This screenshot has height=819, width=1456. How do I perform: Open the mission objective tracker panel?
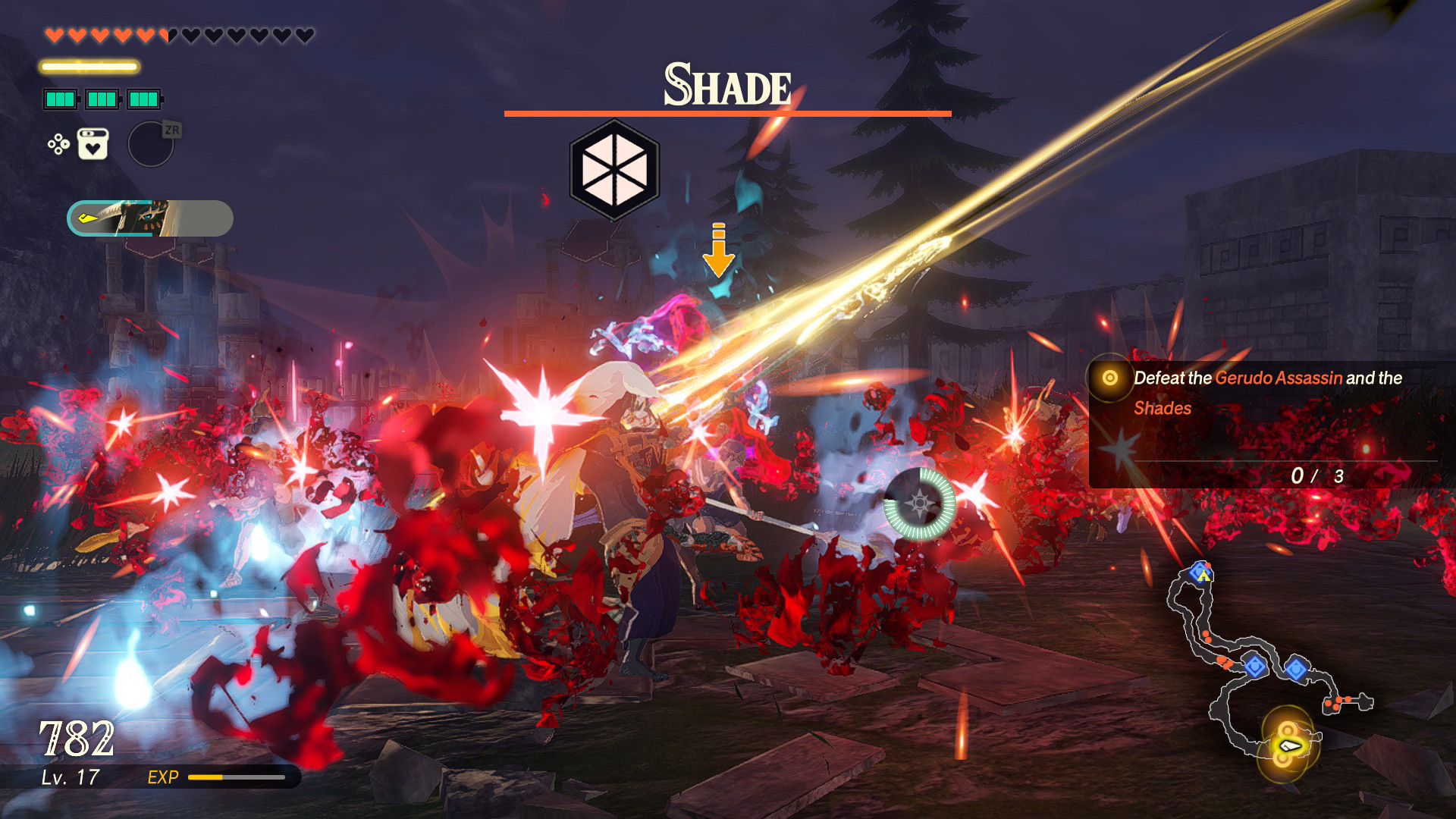[1263, 425]
